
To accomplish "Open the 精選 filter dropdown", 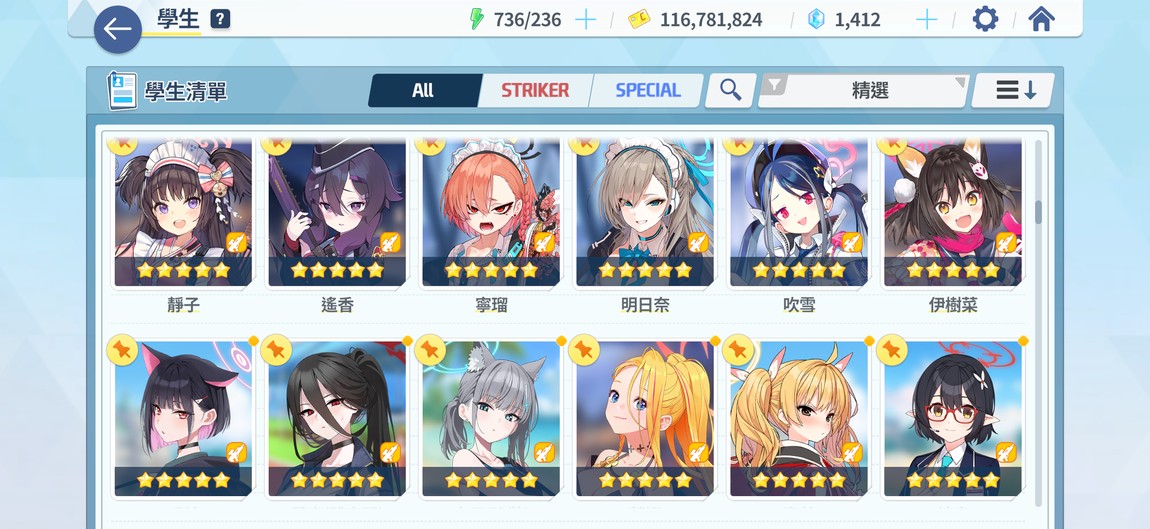I will point(866,91).
